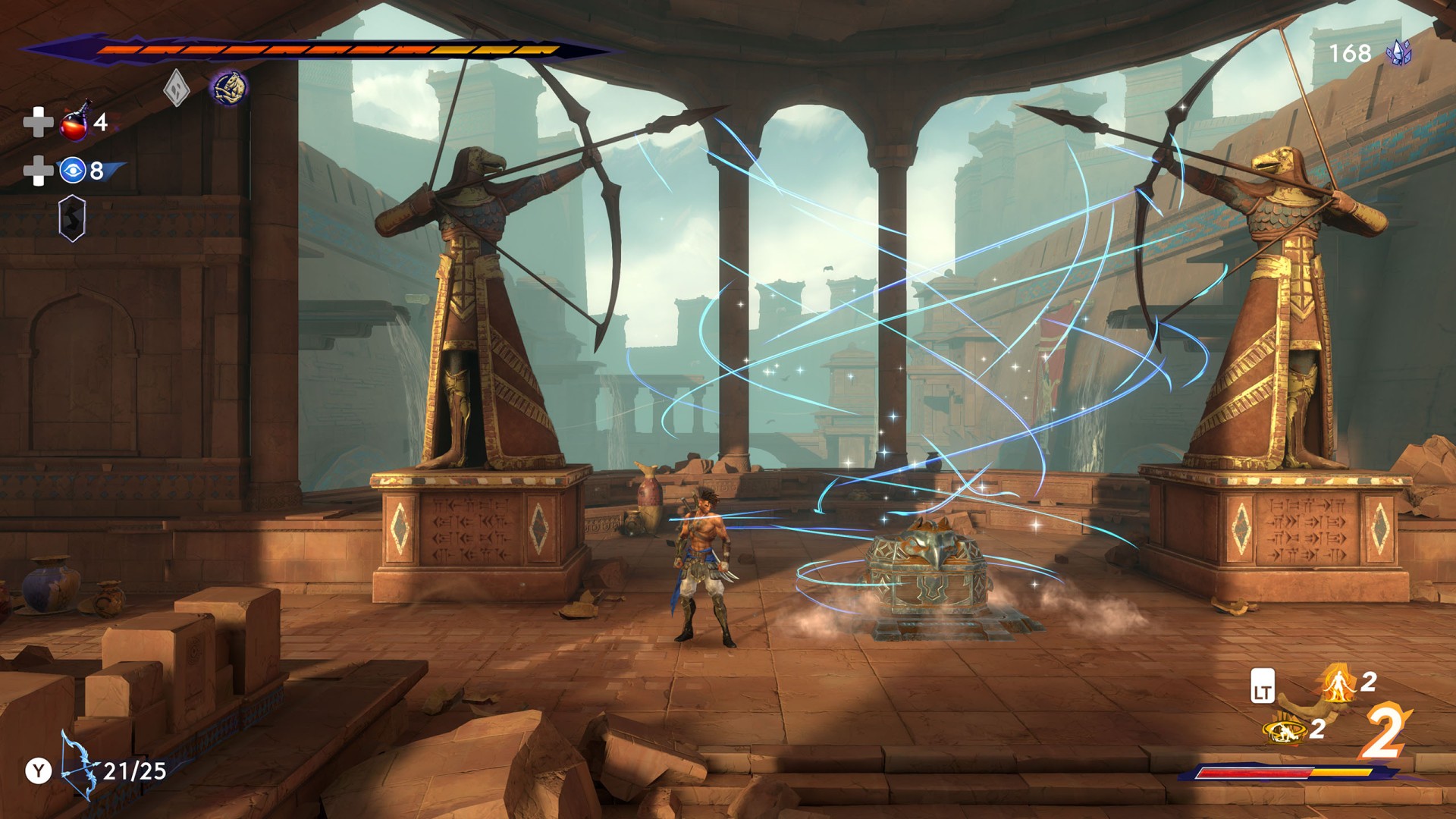Select the round purple amulet icon
Image resolution: width=1456 pixels, height=819 pixels.
click(x=228, y=88)
